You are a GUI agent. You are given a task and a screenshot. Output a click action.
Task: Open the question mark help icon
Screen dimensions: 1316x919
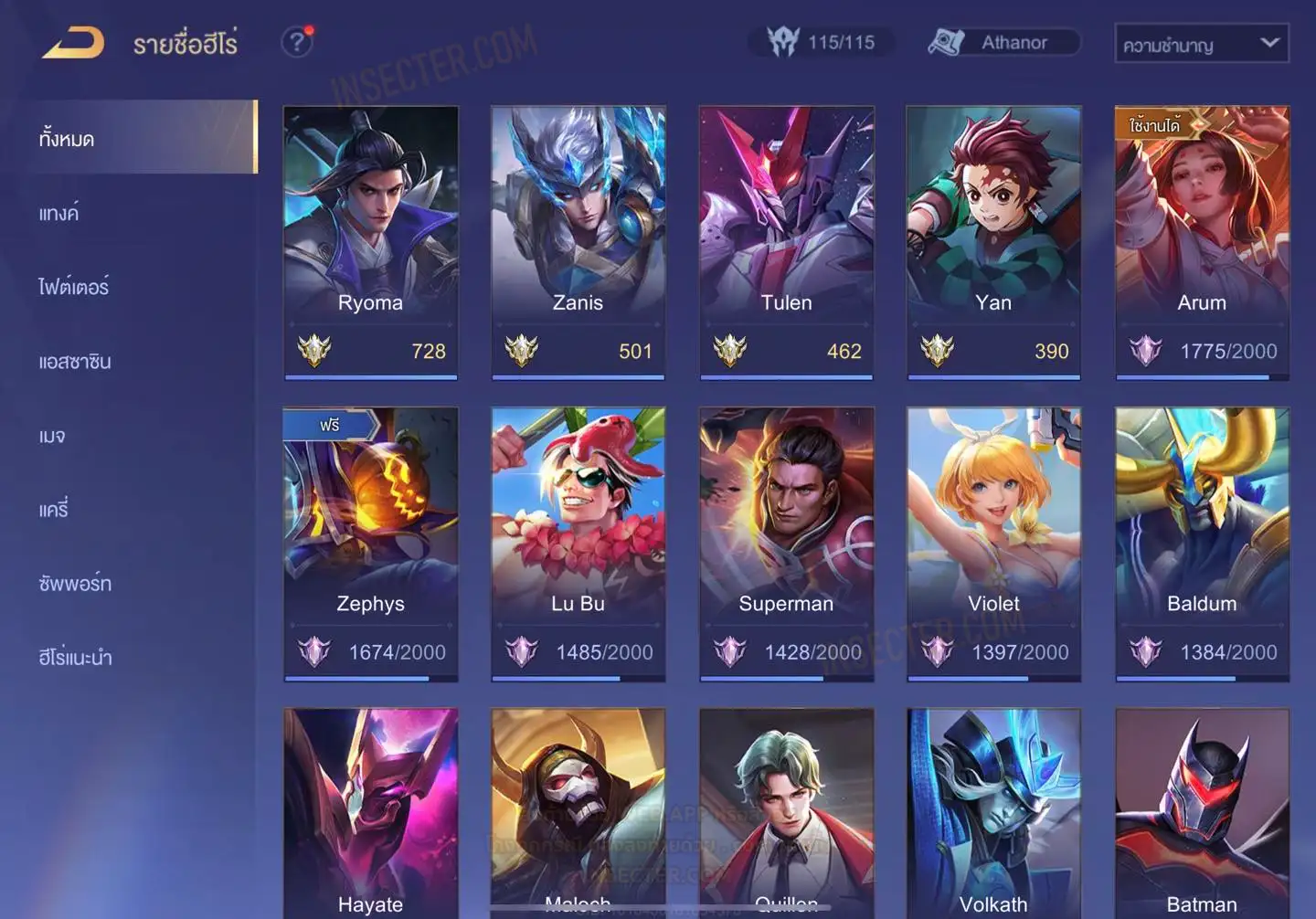[x=297, y=42]
